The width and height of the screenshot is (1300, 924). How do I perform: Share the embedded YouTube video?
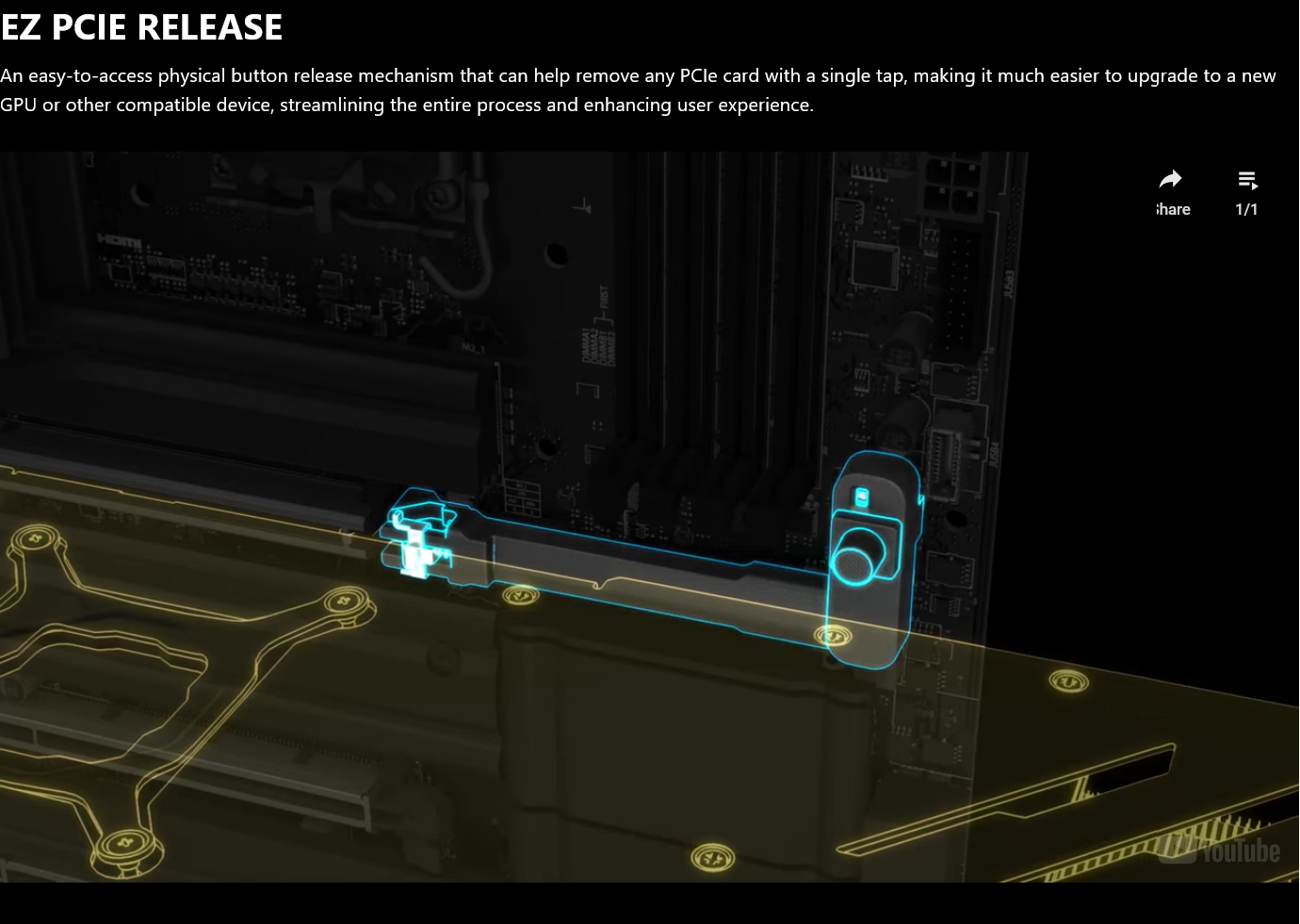[1171, 191]
